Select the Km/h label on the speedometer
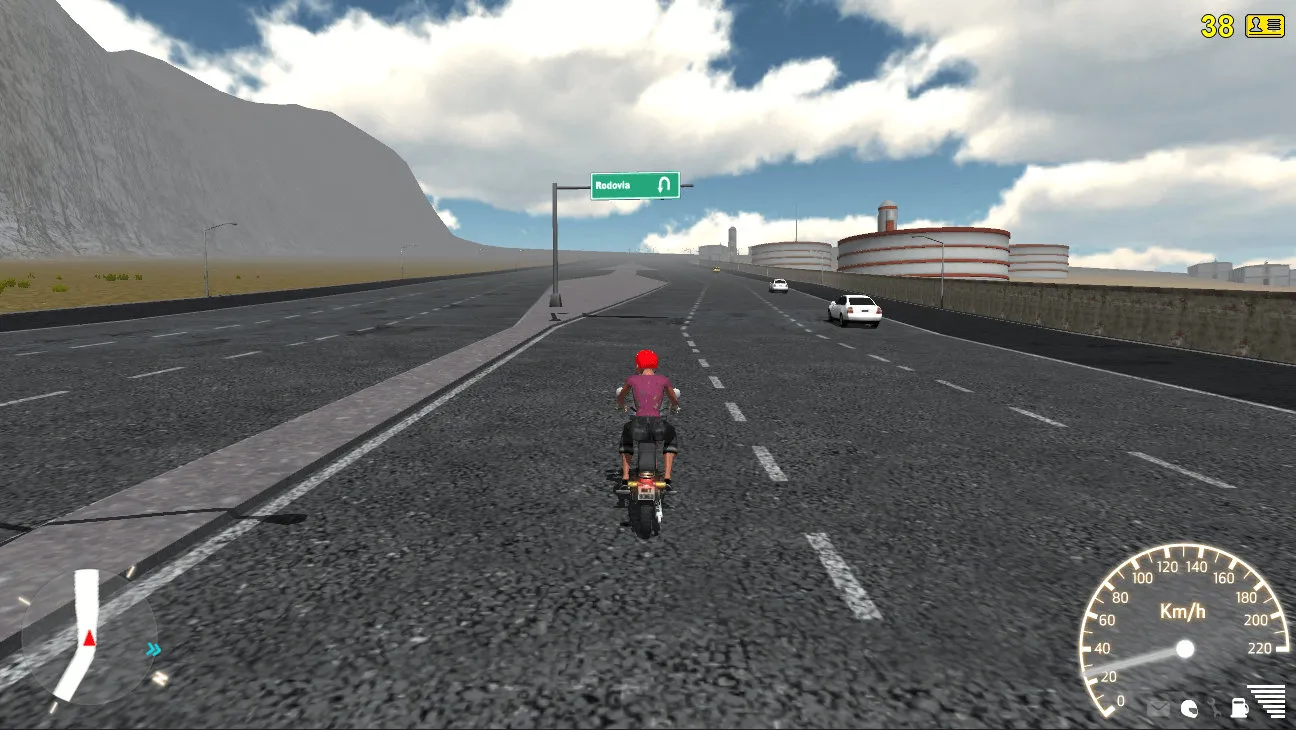Viewport: 1296px width, 730px height. [x=1184, y=612]
